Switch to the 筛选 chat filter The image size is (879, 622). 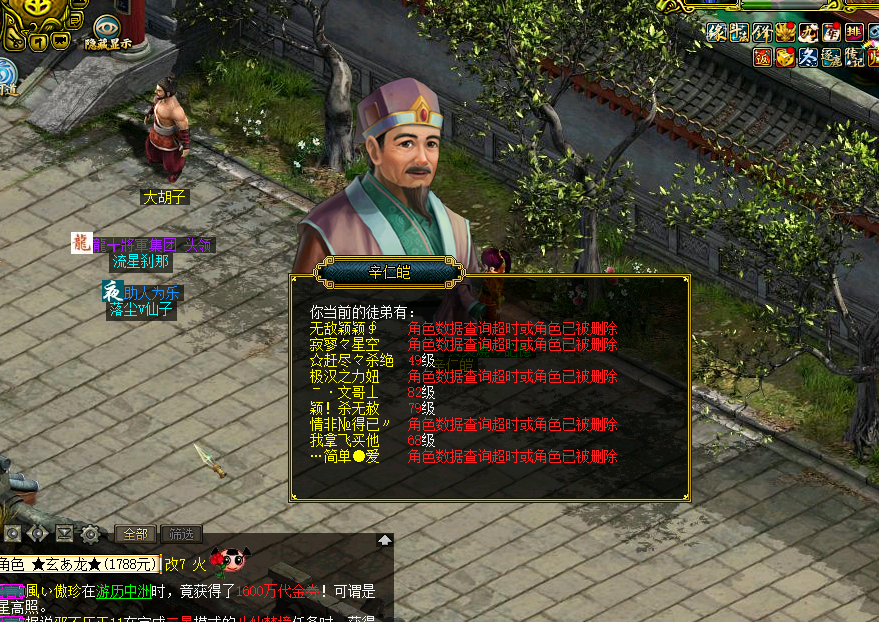pyautogui.click(x=180, y=534)
